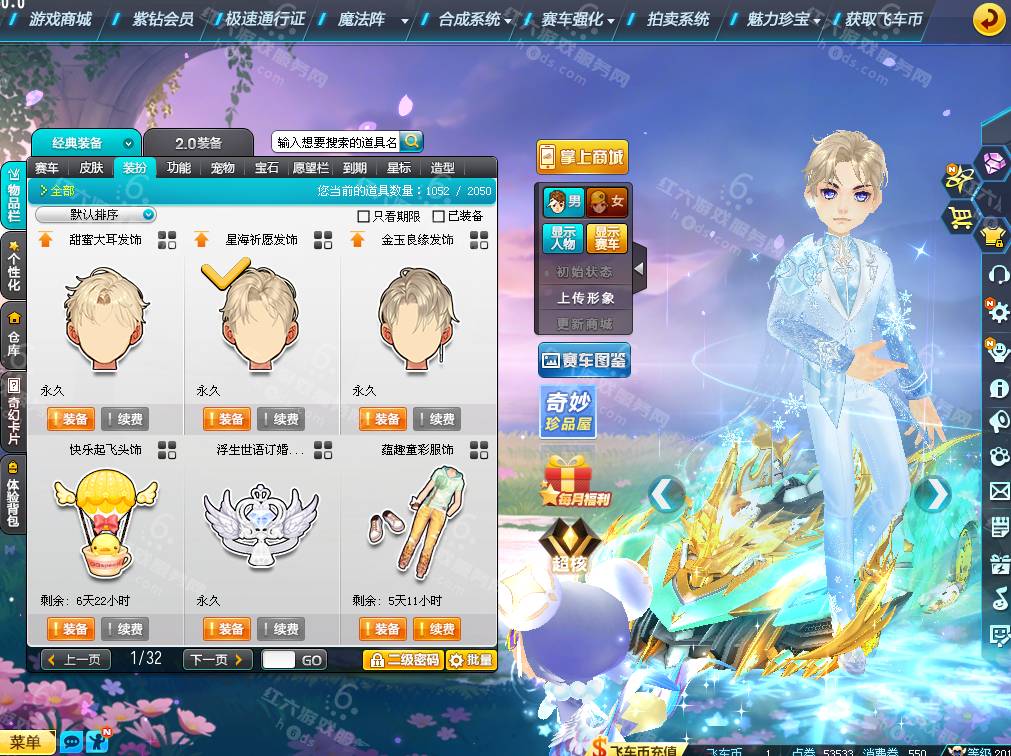
Task: Click the GO page jump button
Action: pyautogui.click(x=311, y=660)
